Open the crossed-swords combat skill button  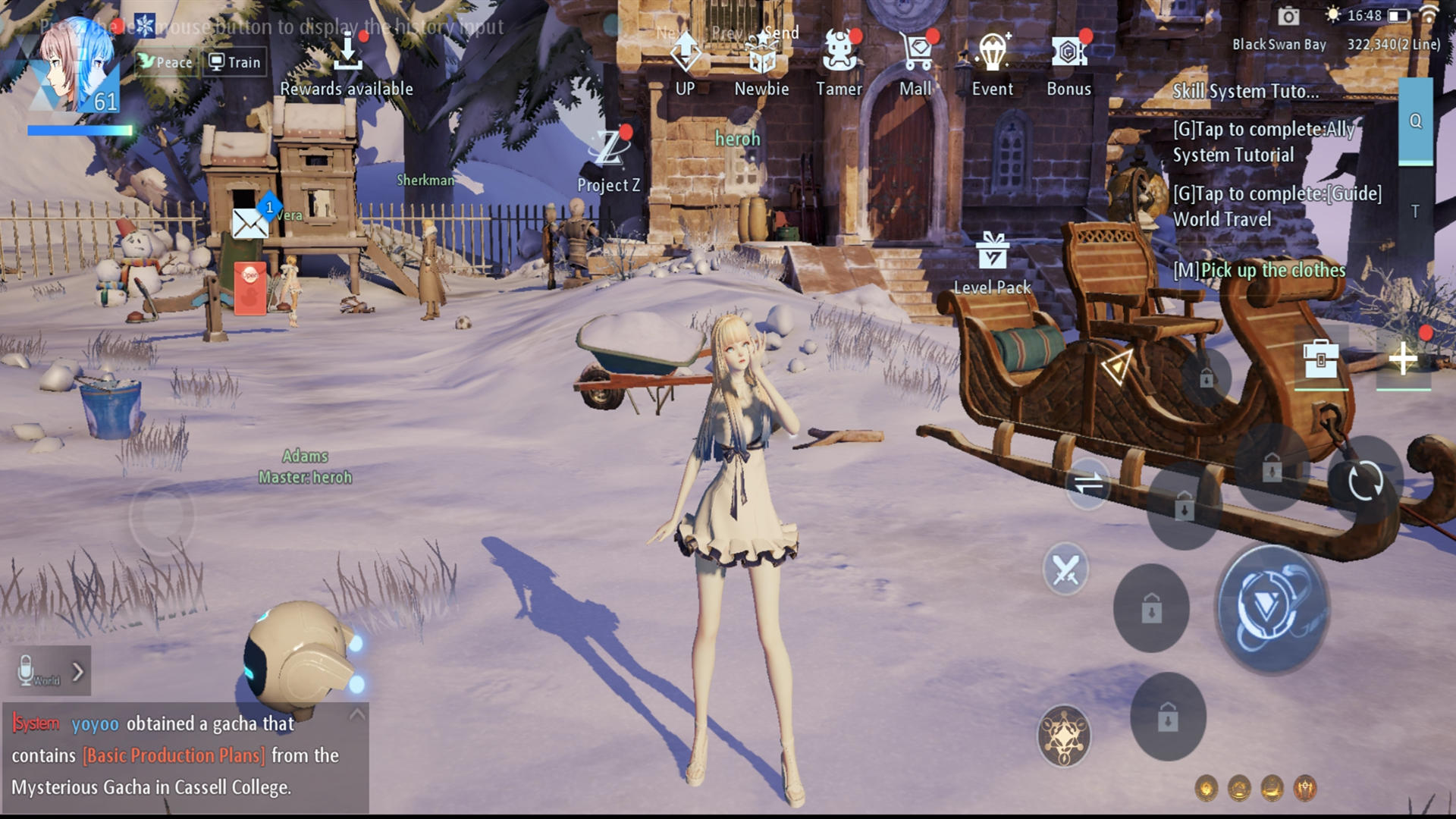1065,569
